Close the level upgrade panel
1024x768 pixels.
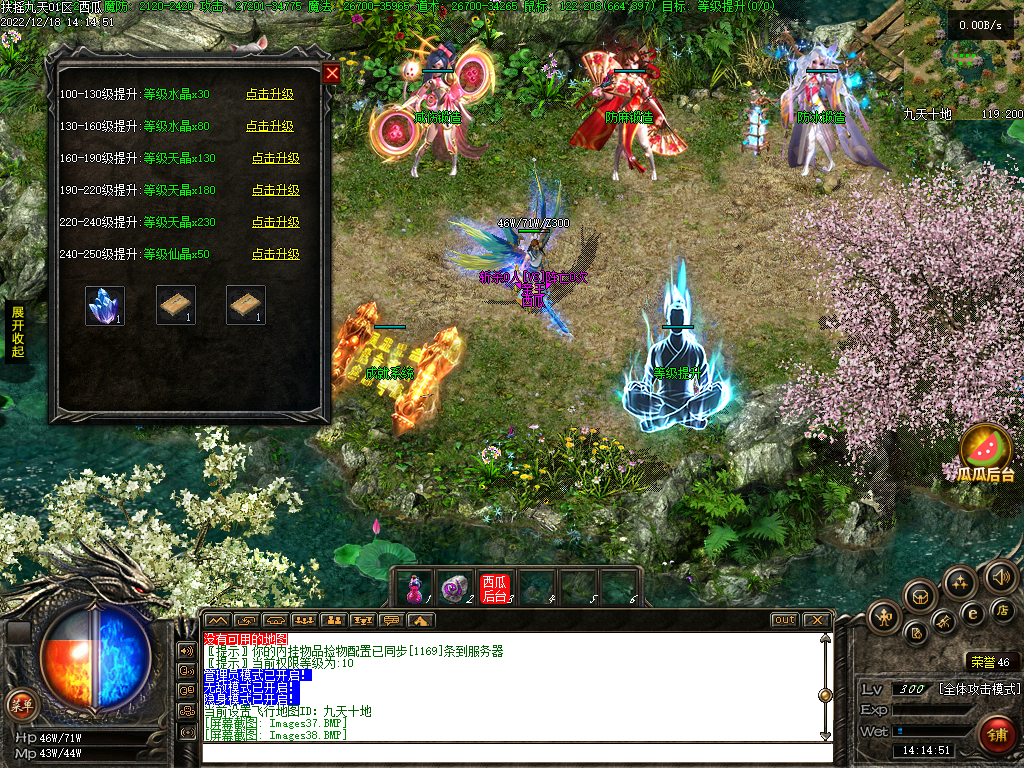pos(332,73)
